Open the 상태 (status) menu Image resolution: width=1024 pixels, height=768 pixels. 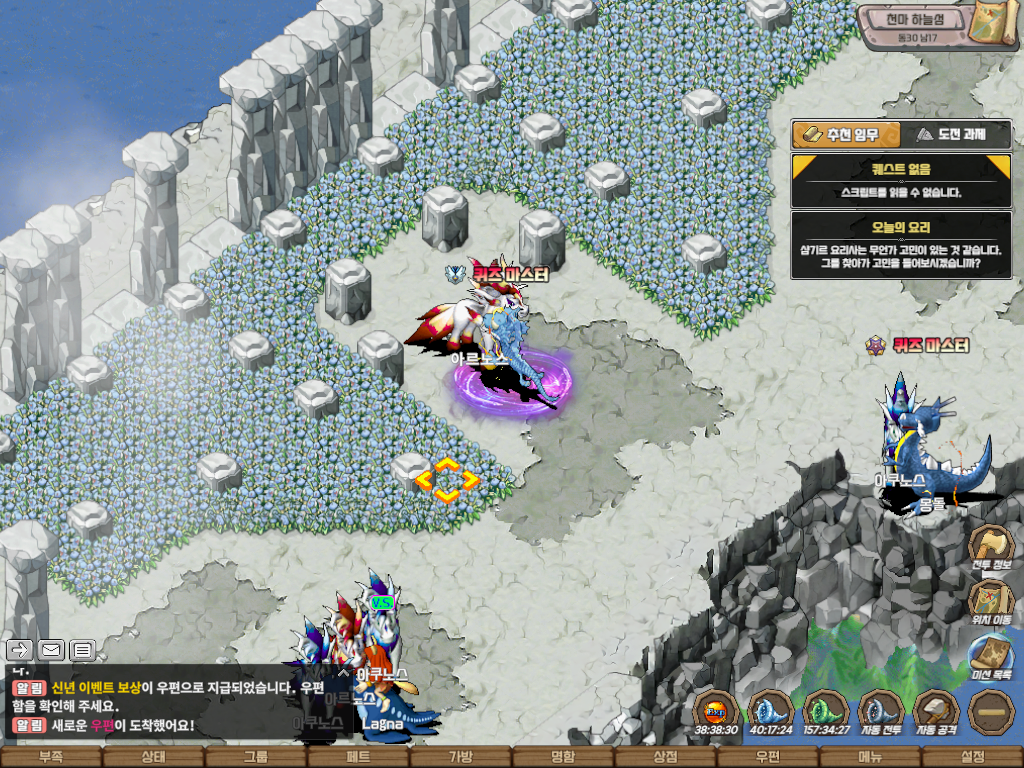click(153, 757)
